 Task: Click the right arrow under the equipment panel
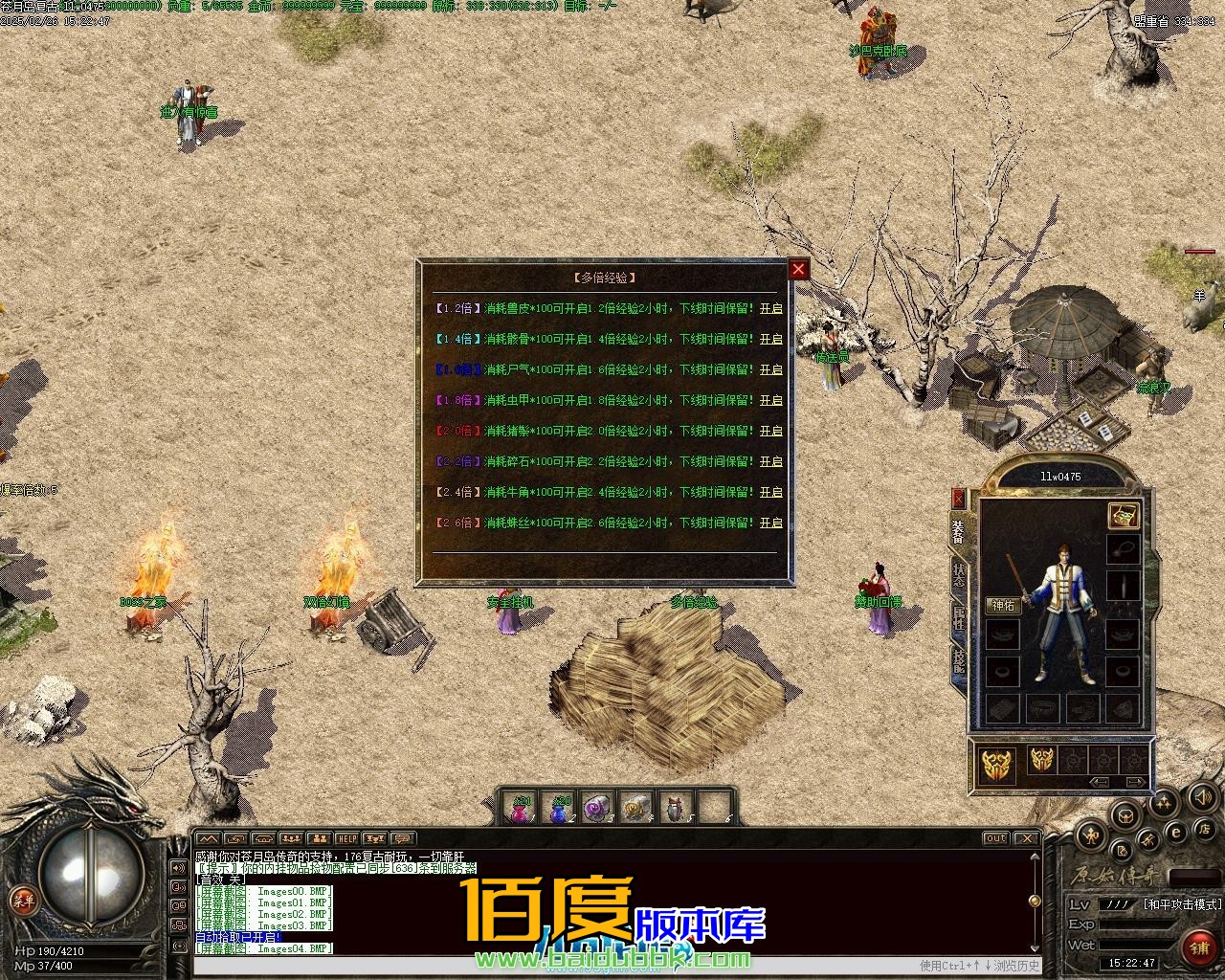pos(1134,782)
